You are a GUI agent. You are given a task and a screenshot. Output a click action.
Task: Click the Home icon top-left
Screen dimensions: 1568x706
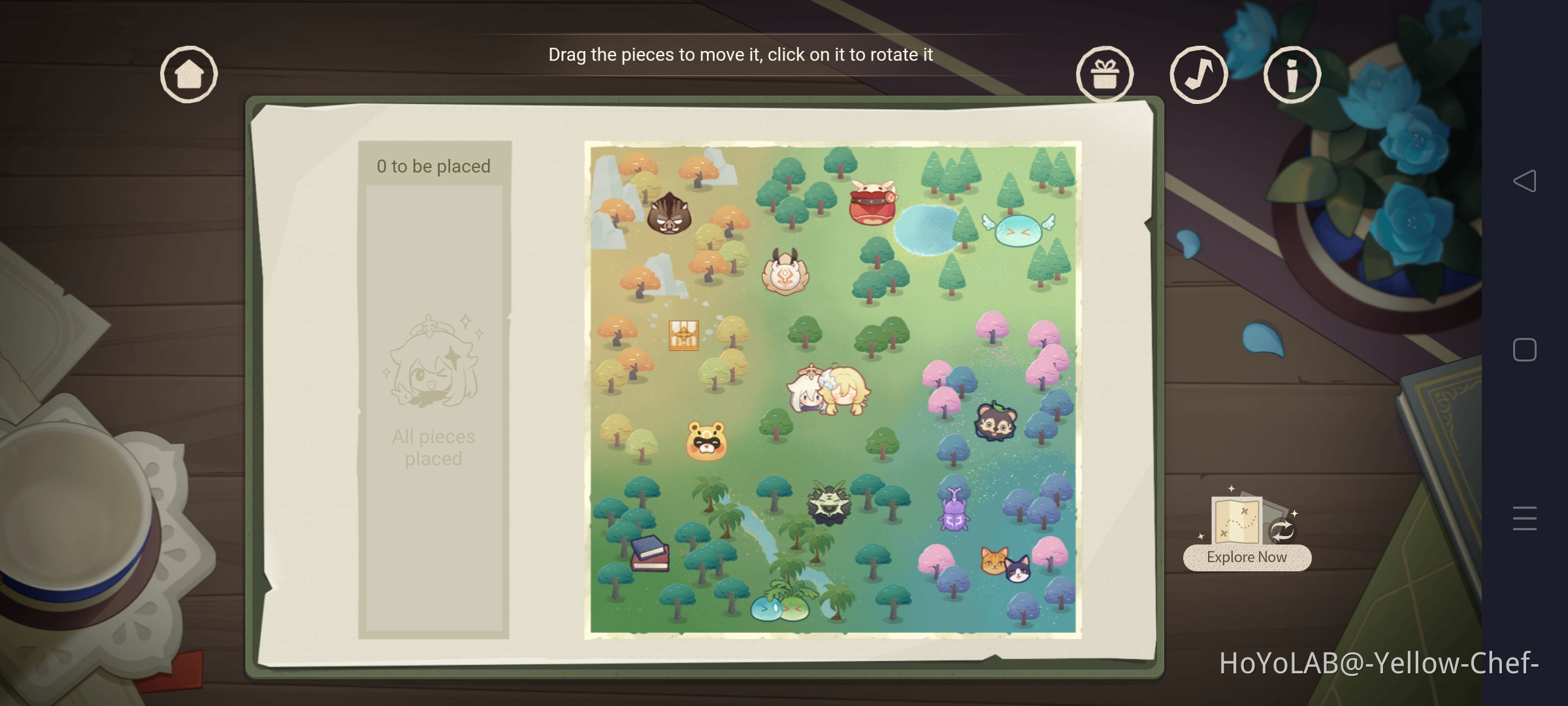188,74
